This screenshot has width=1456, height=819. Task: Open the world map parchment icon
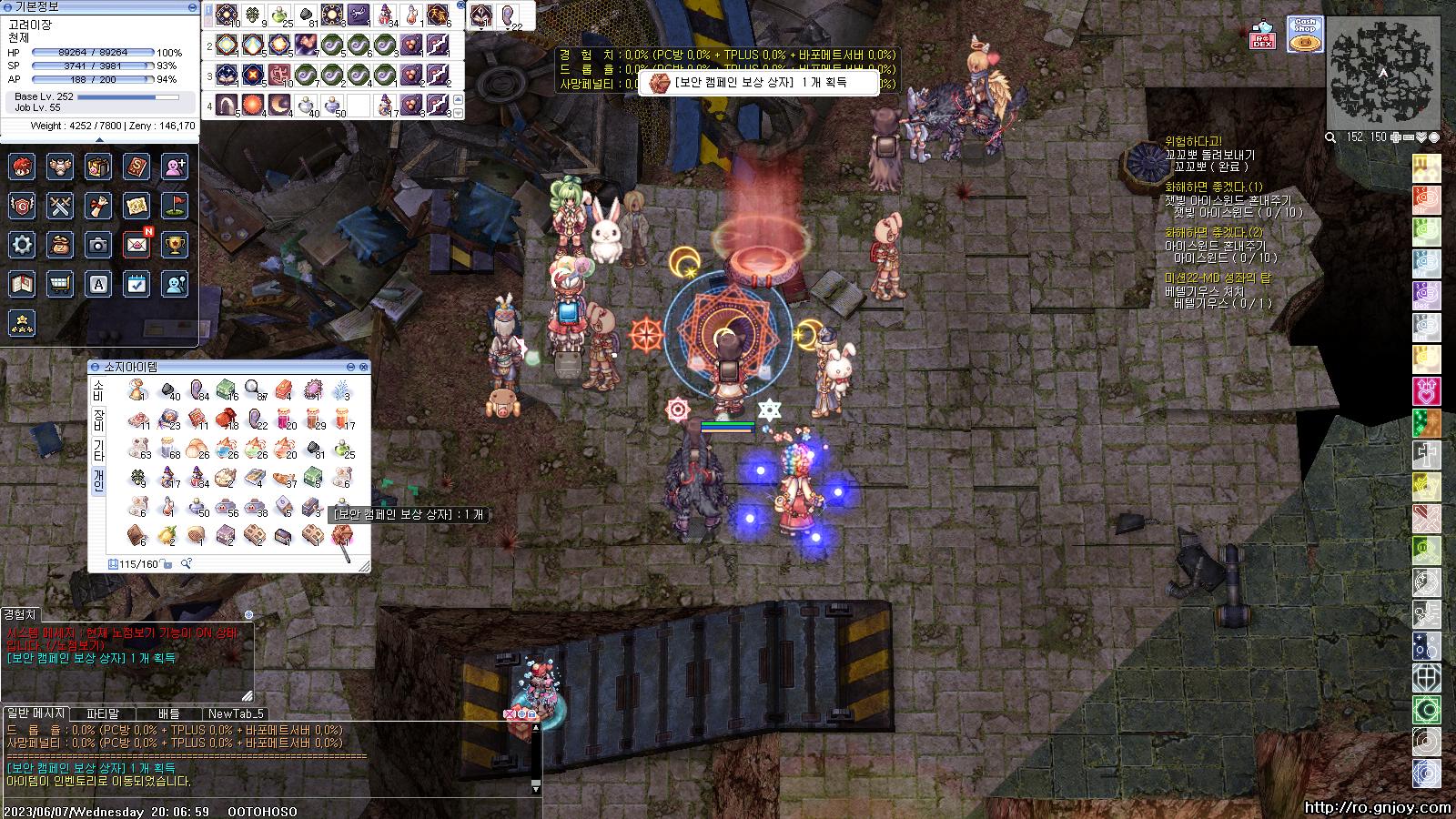(x=136, y=207)
